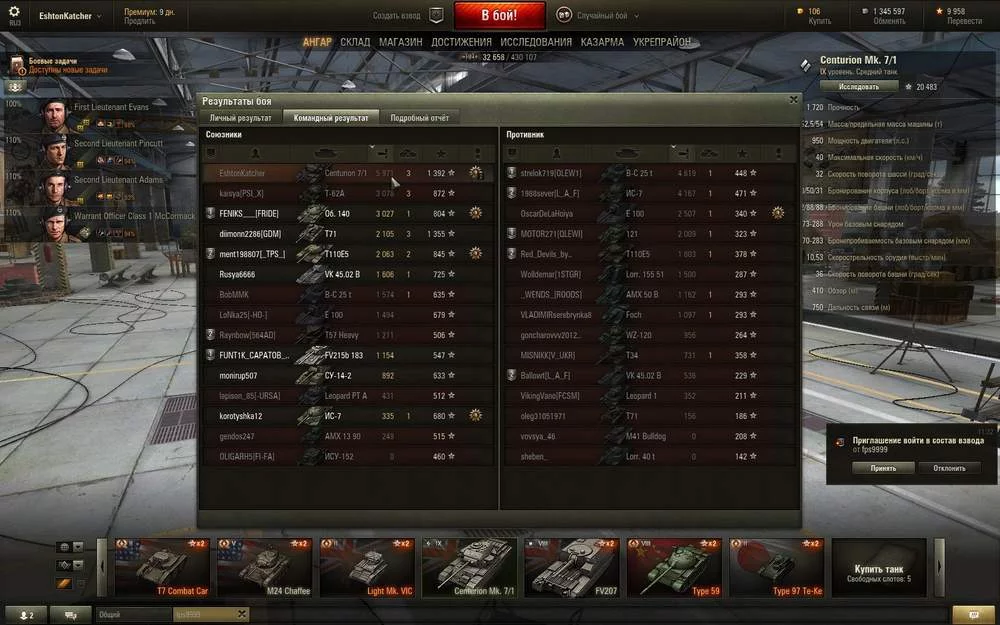Select player Rusya6666 in the allies list
Image resolution: width=1000 pixels, height=625 pixels.
(x=237, y=274)
